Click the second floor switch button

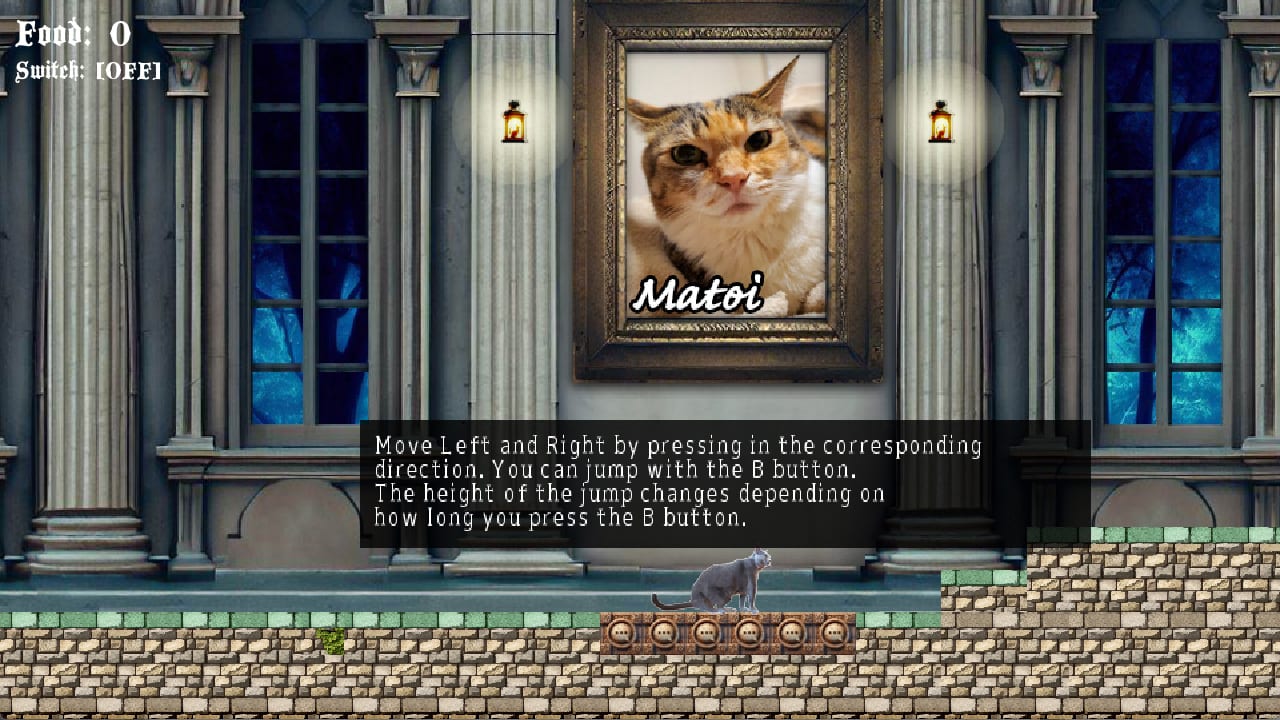(663, 634)
